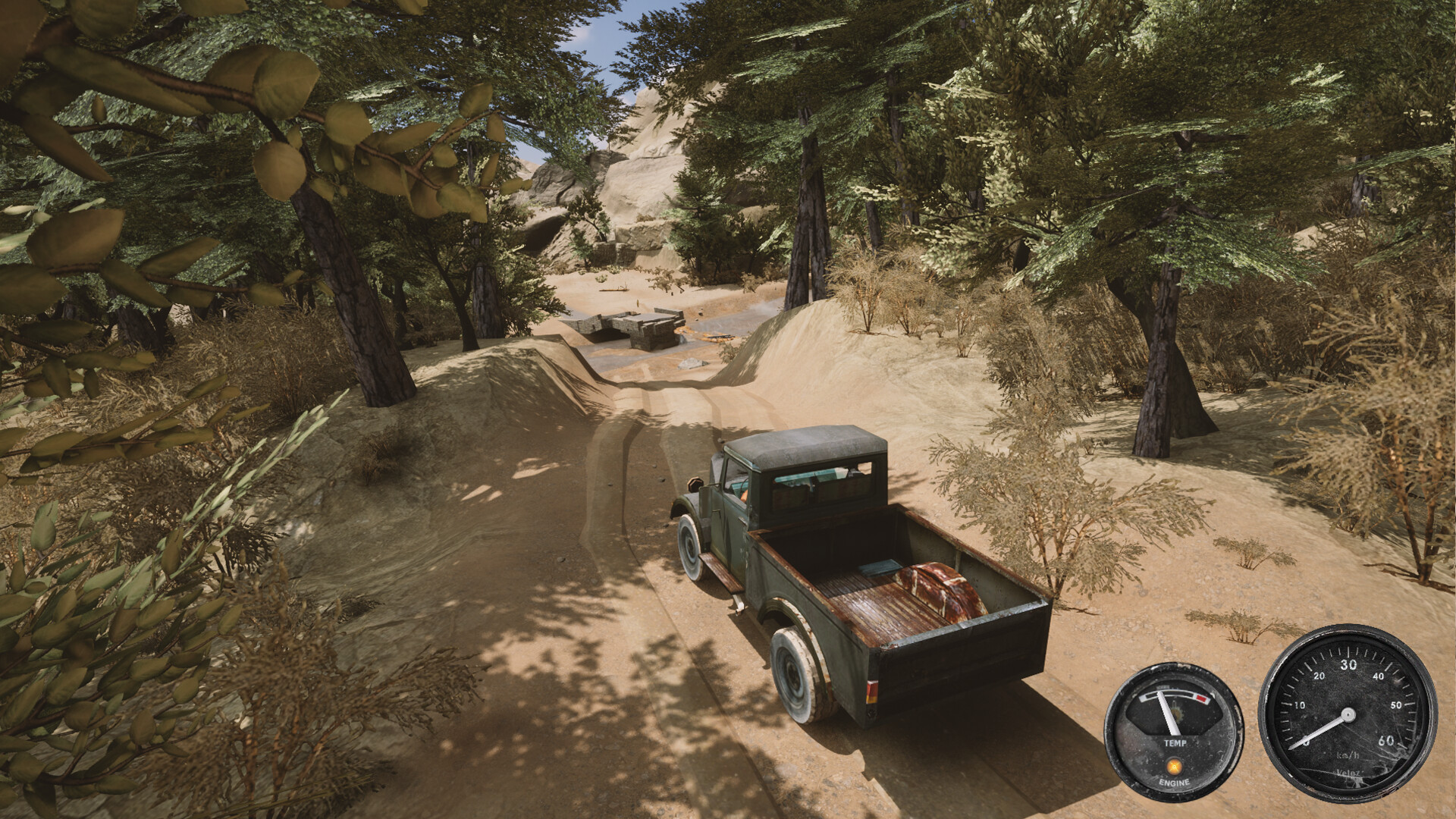The width and height of the screenshot is (1456, 819).
Task: Click the Veloz brand text on the gauge
Action: tap(1348, 773)
